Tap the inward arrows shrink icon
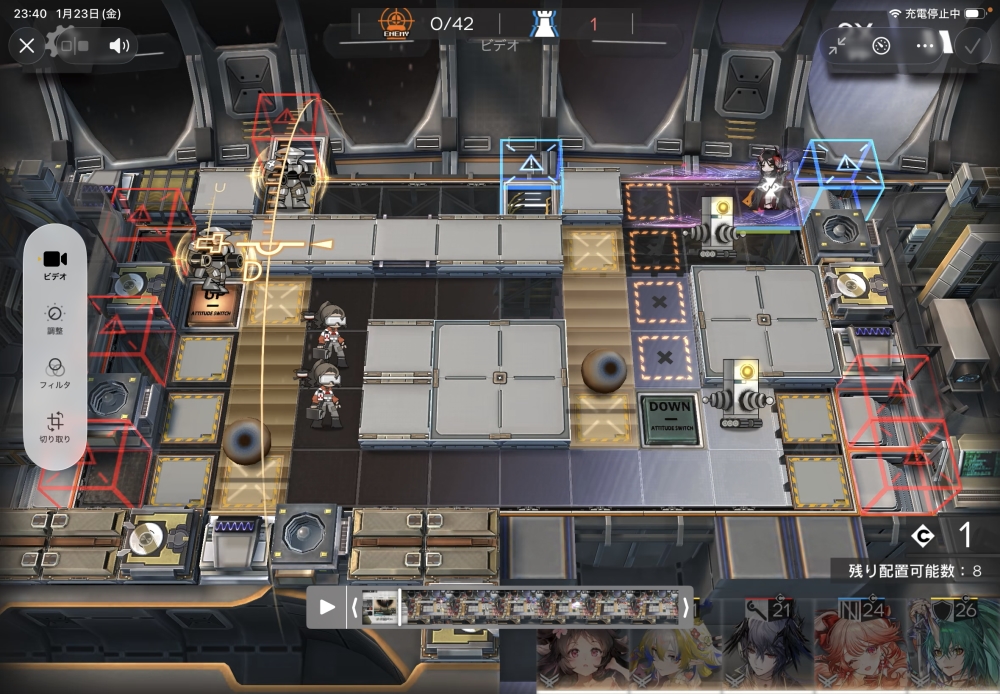The image size is (1000, 694). (x=837, y=45)
